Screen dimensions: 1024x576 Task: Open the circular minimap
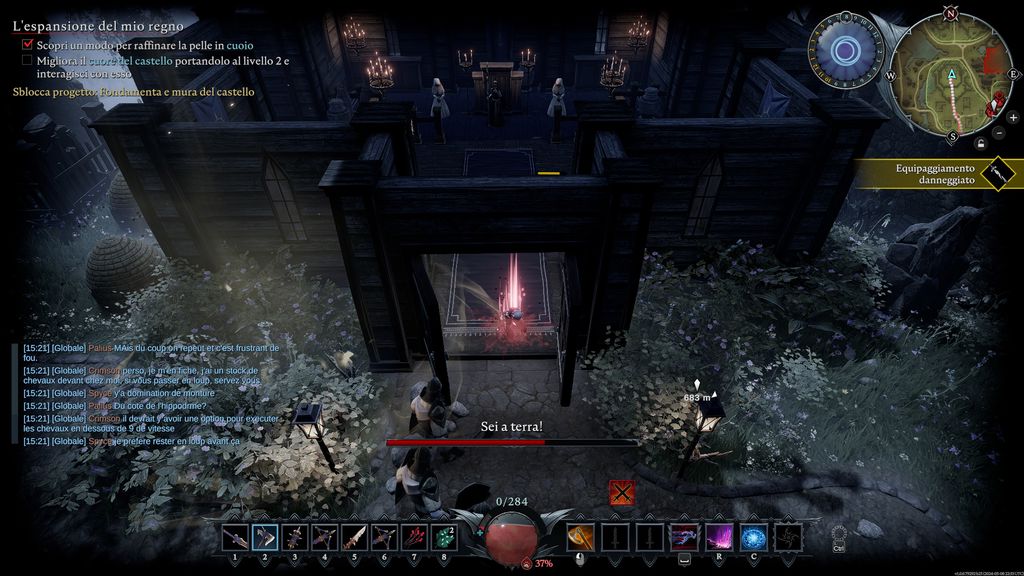coord(950,76)
